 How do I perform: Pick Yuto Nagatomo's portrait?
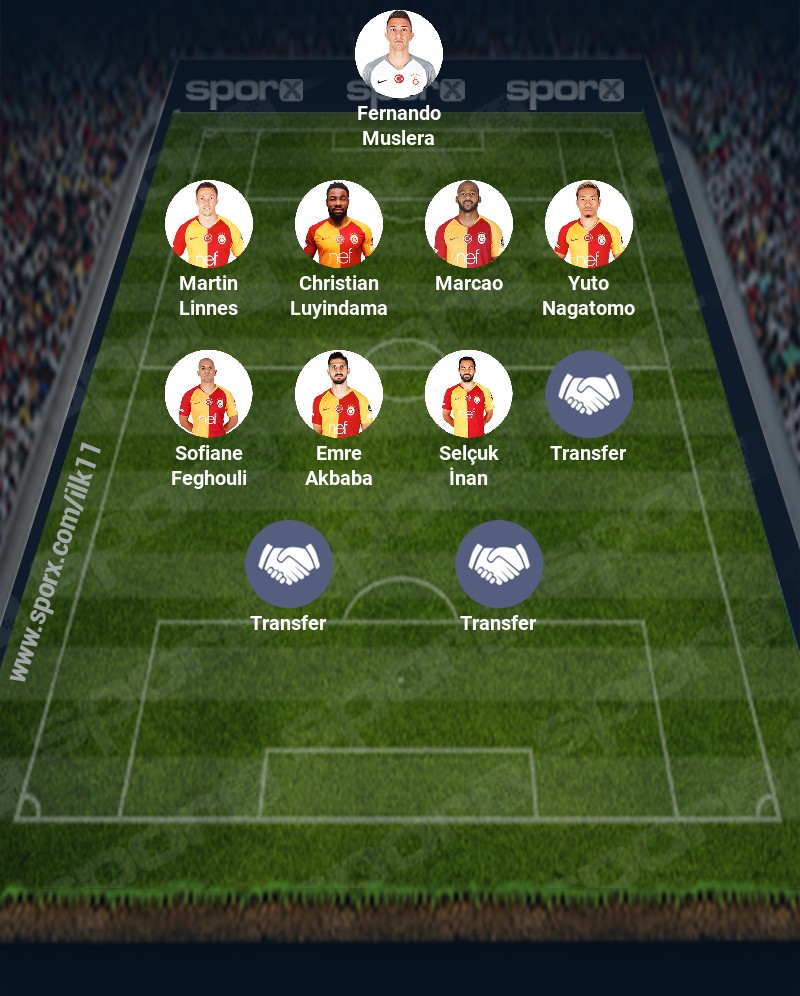tap(589, 224)
